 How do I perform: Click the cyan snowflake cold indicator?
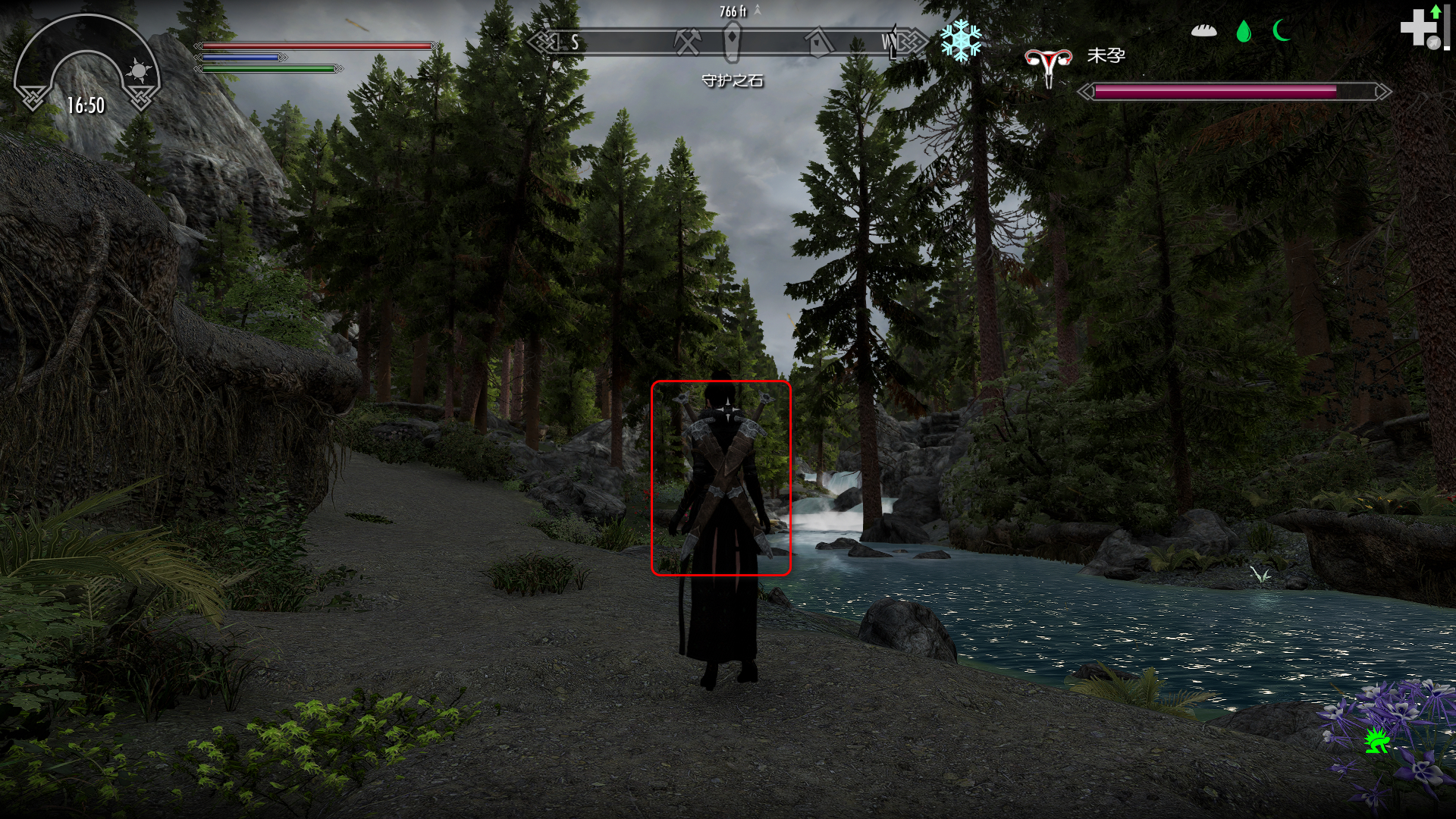click(x=961, y=40)
